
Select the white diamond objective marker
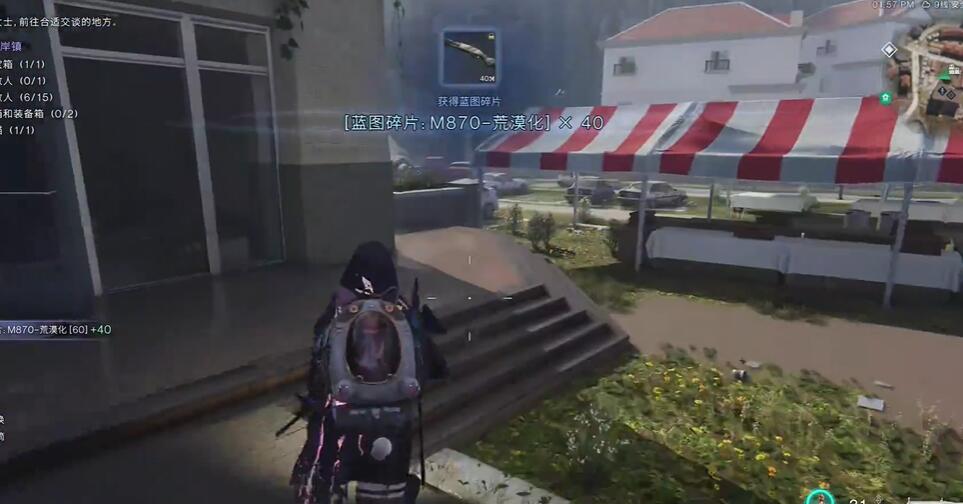click(889, 50)
